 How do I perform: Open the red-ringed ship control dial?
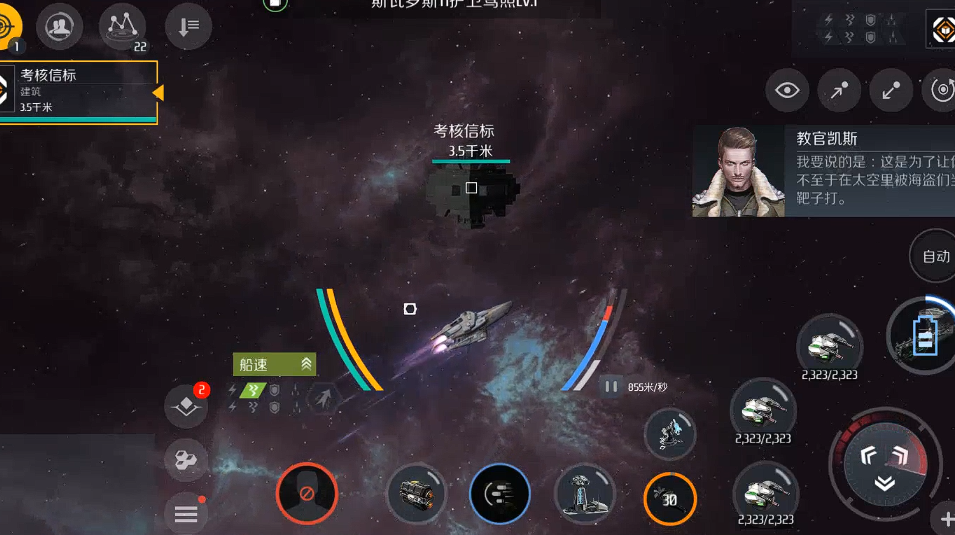point(885,464)
